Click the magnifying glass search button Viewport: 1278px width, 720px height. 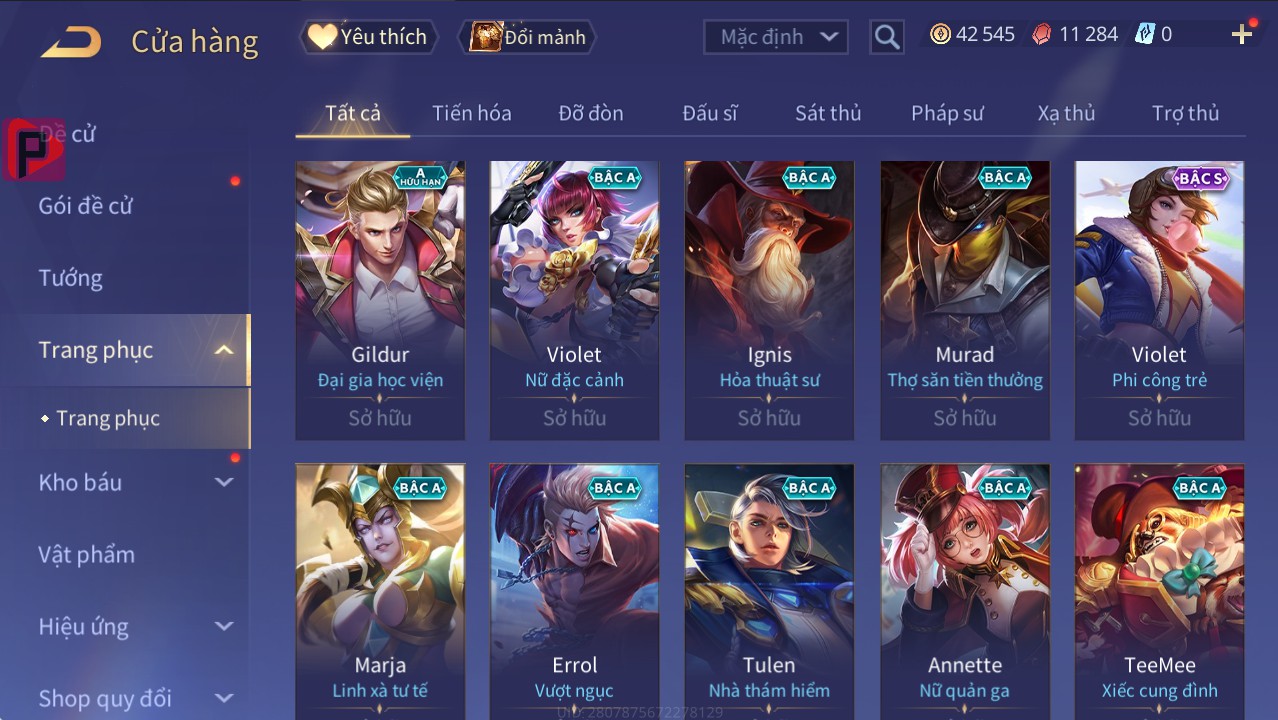pos(886,37)
